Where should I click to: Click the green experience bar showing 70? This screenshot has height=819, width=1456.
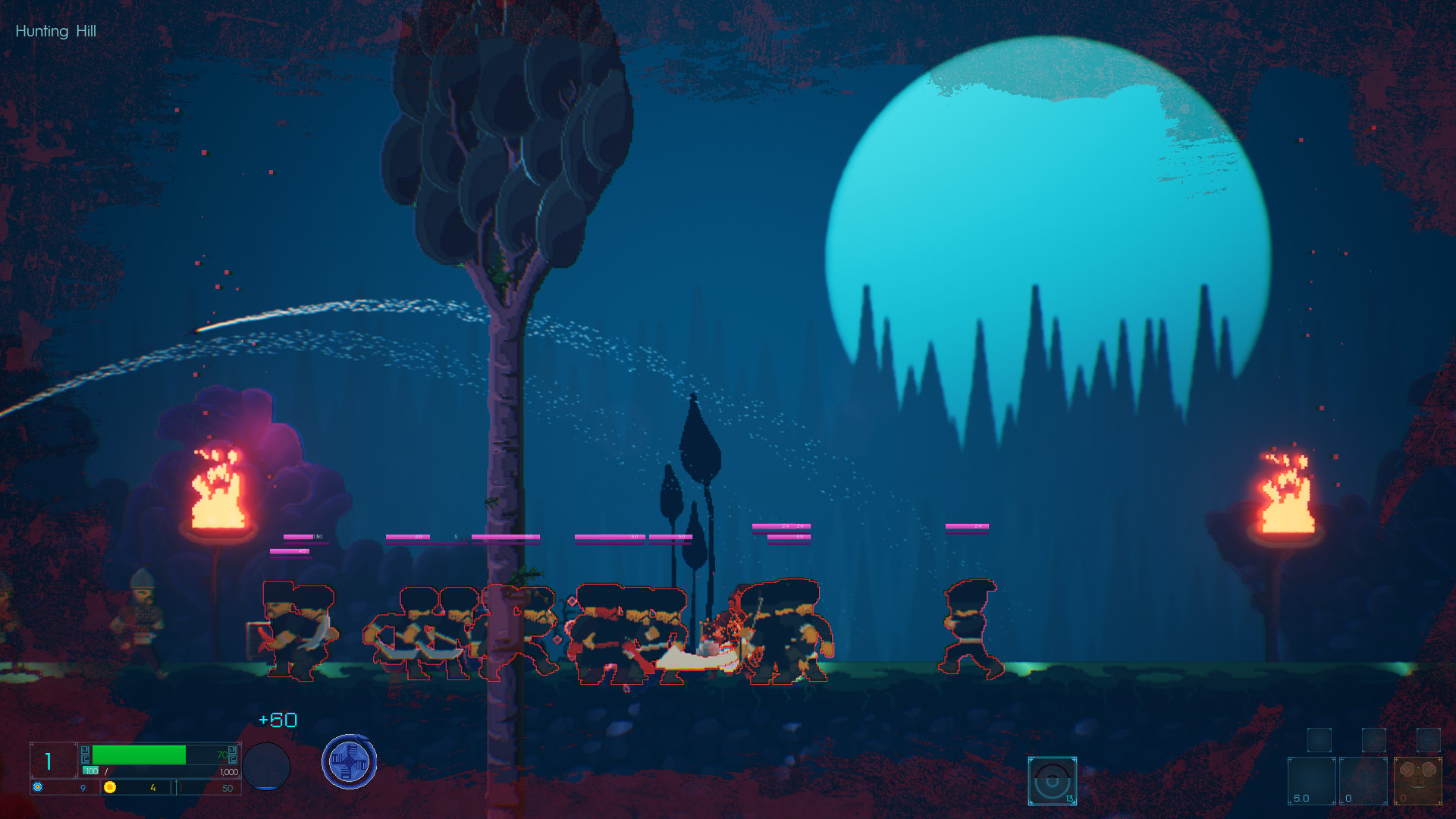138,755
